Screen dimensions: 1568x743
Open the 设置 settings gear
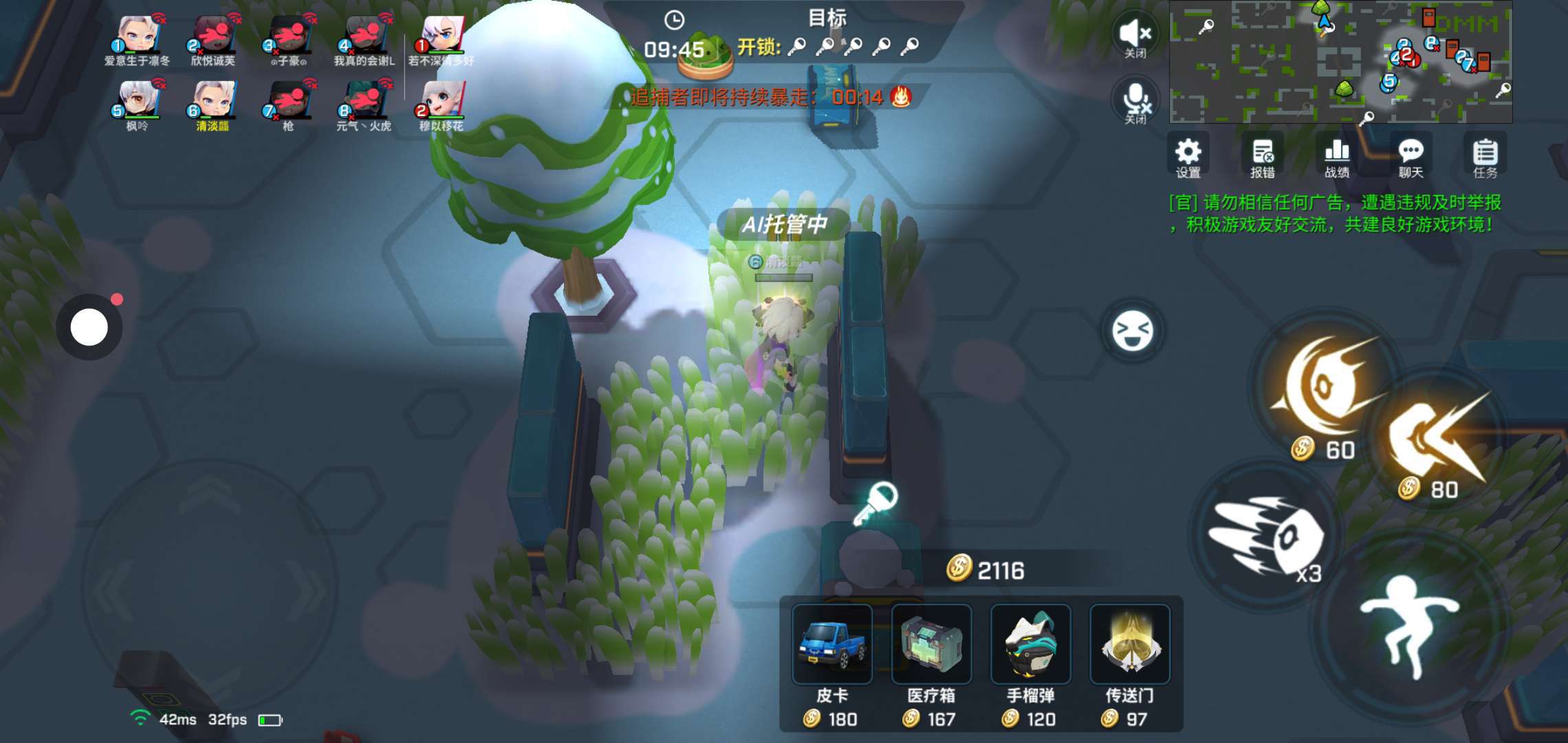1188,156
